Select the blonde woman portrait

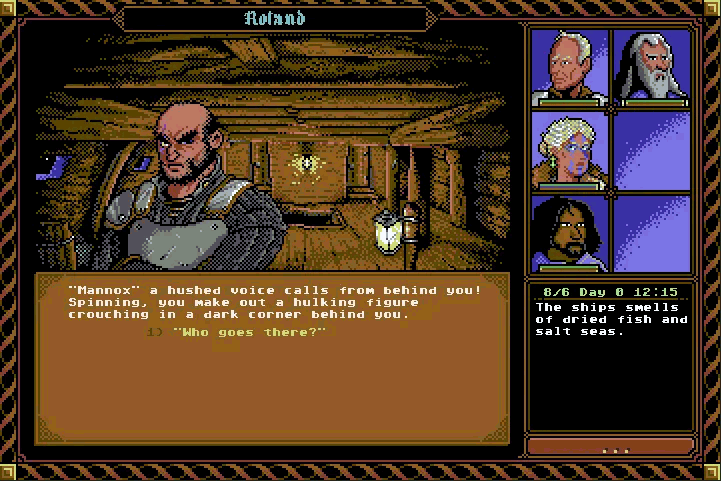click(x=569, y=149)
